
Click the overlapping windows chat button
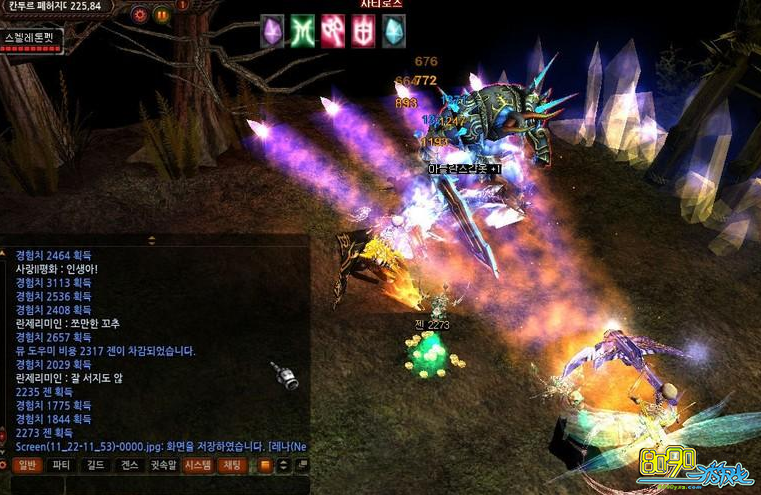click(302, 465)
